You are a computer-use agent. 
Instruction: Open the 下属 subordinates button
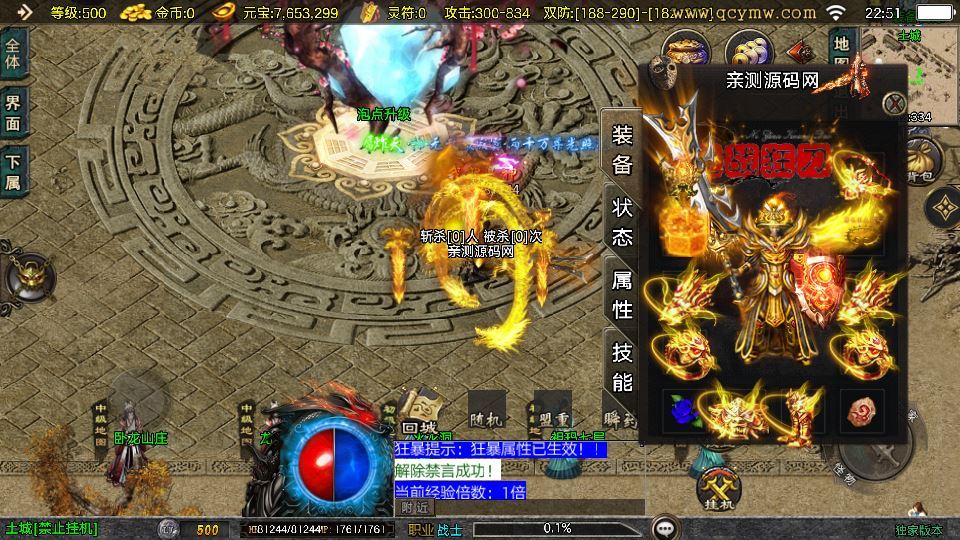pyautogui.click(x=14, y=172)
